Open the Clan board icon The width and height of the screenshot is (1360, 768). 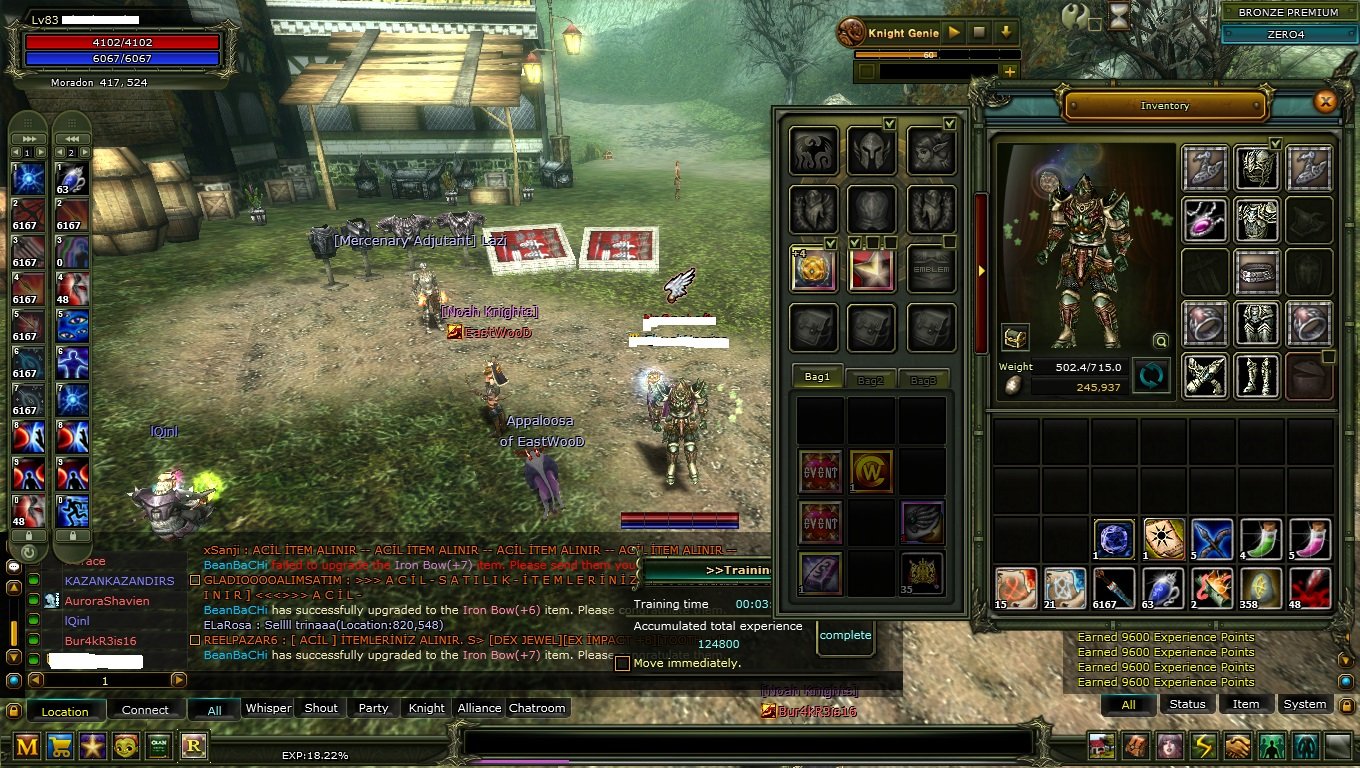[158, 747]
